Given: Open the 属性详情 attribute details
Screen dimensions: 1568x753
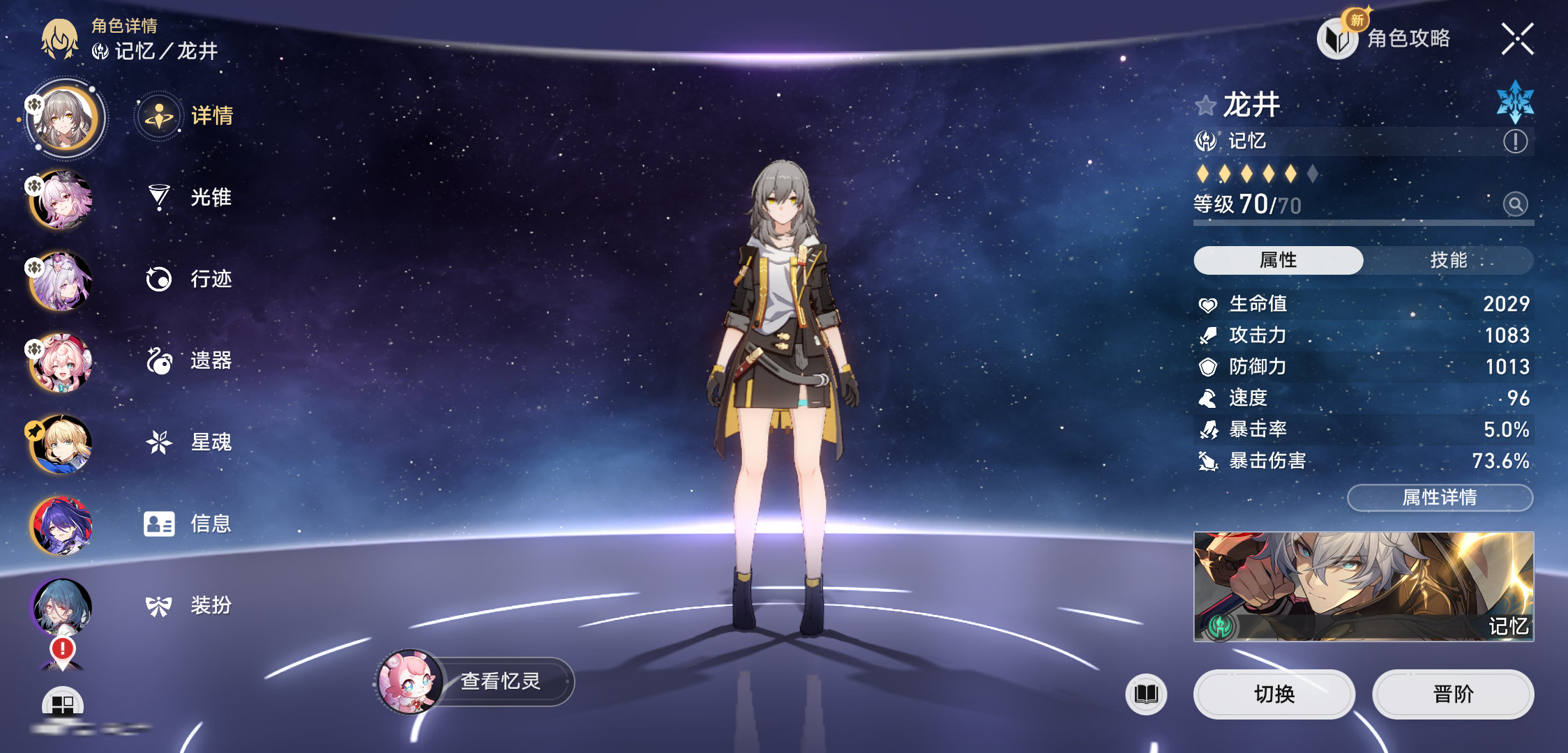Looking at the screenshot, I should [x=1440, y=497].
